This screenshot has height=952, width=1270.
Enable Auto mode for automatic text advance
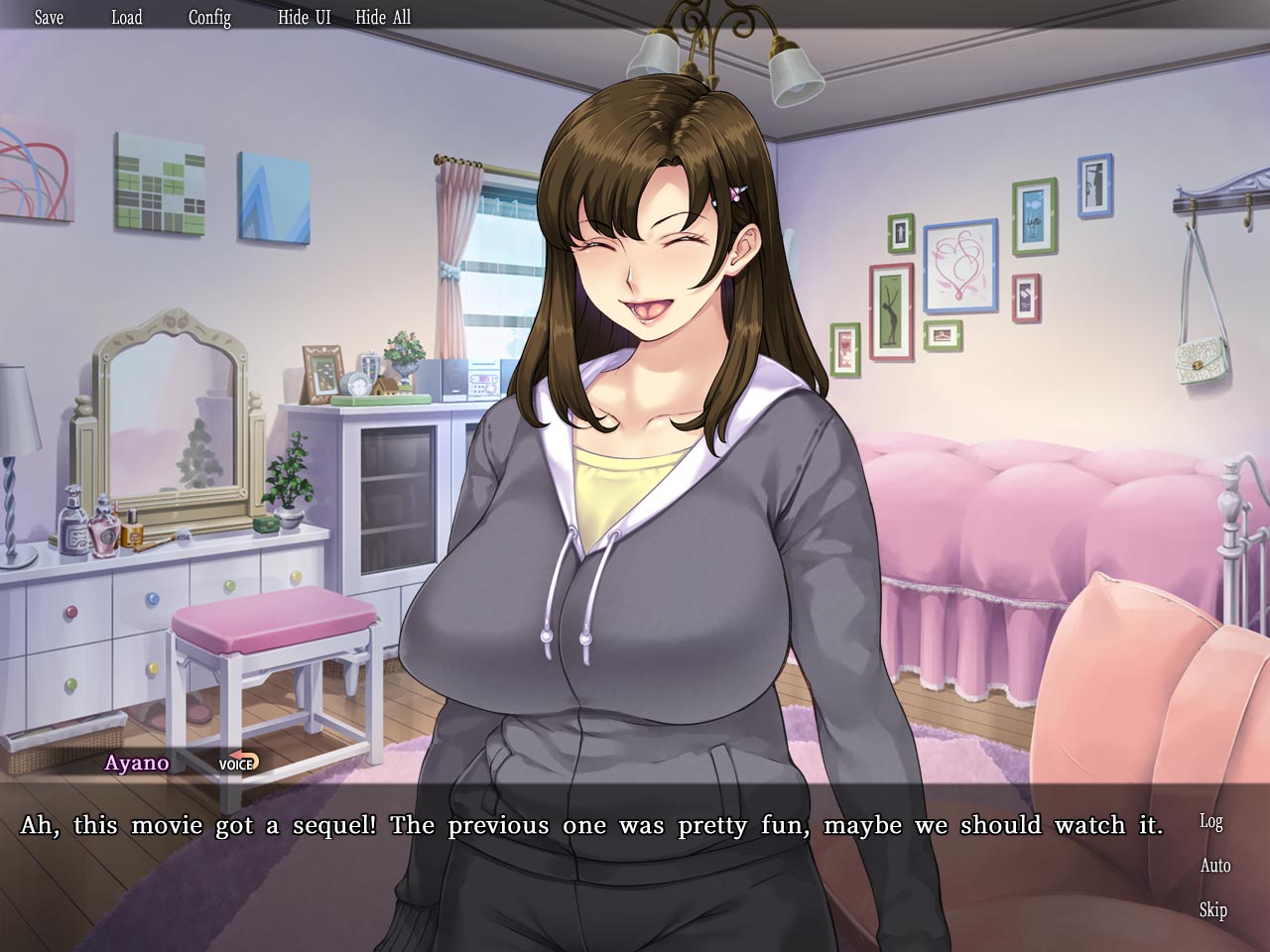pyautogui.click(x=1214, y=866)
